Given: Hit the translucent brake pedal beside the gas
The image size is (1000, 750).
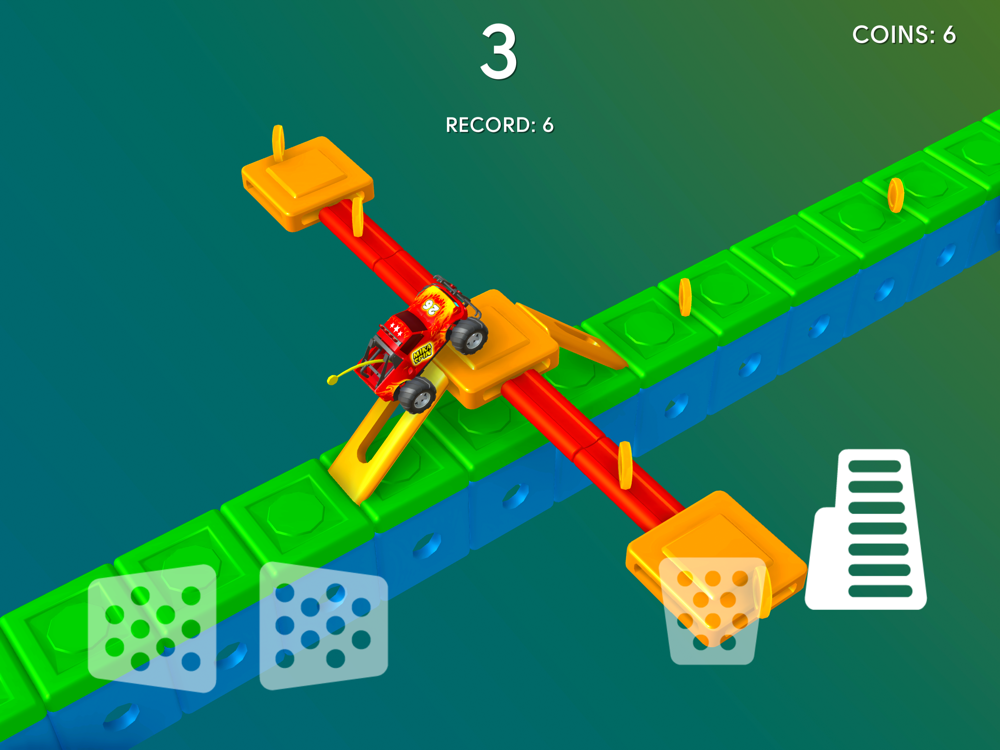Looking at the screenshot, I should coord(713,609).
